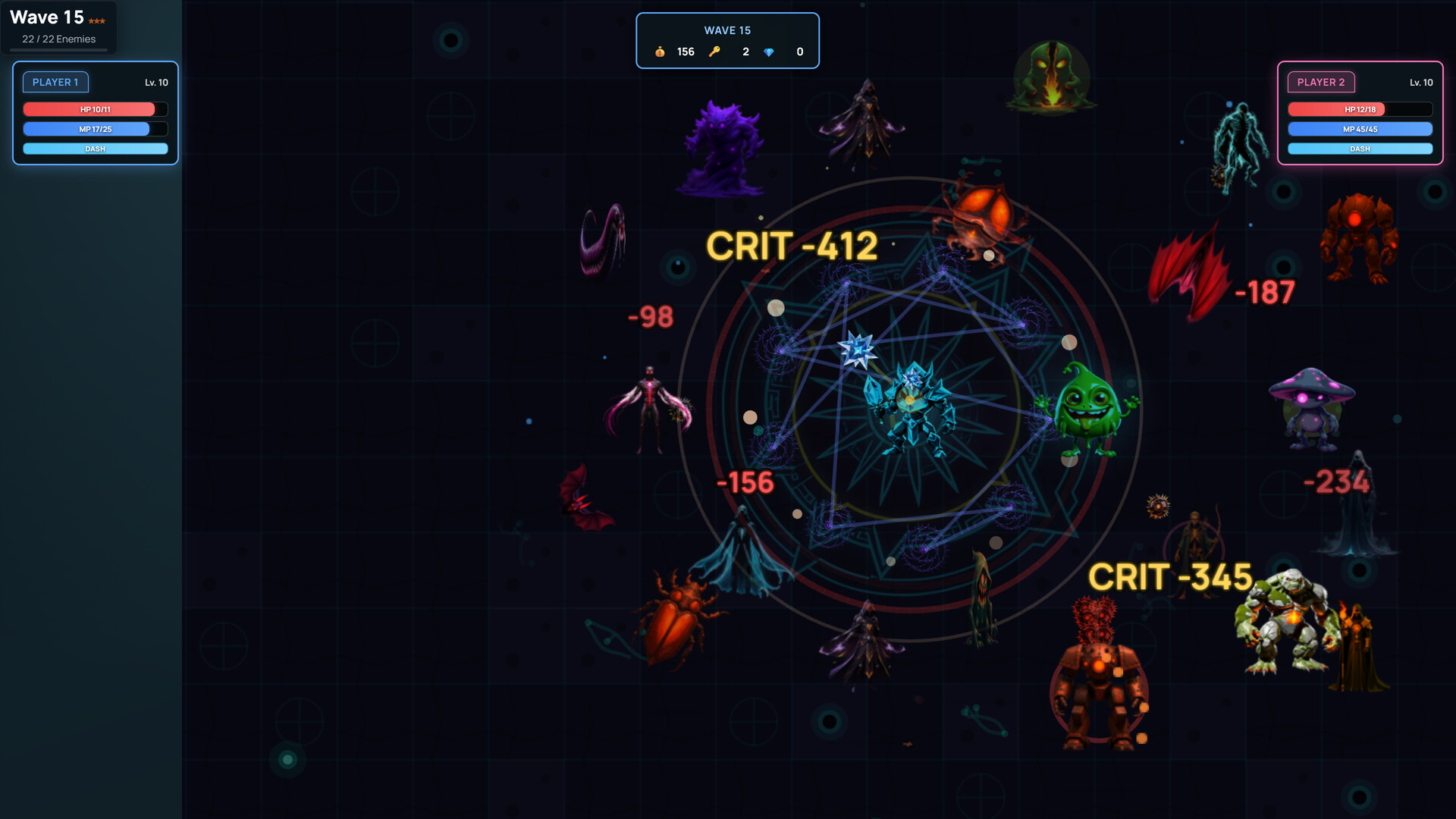
Task: Click the Lv. 10 label on Player 1 panel
Action: coord(156,83)
